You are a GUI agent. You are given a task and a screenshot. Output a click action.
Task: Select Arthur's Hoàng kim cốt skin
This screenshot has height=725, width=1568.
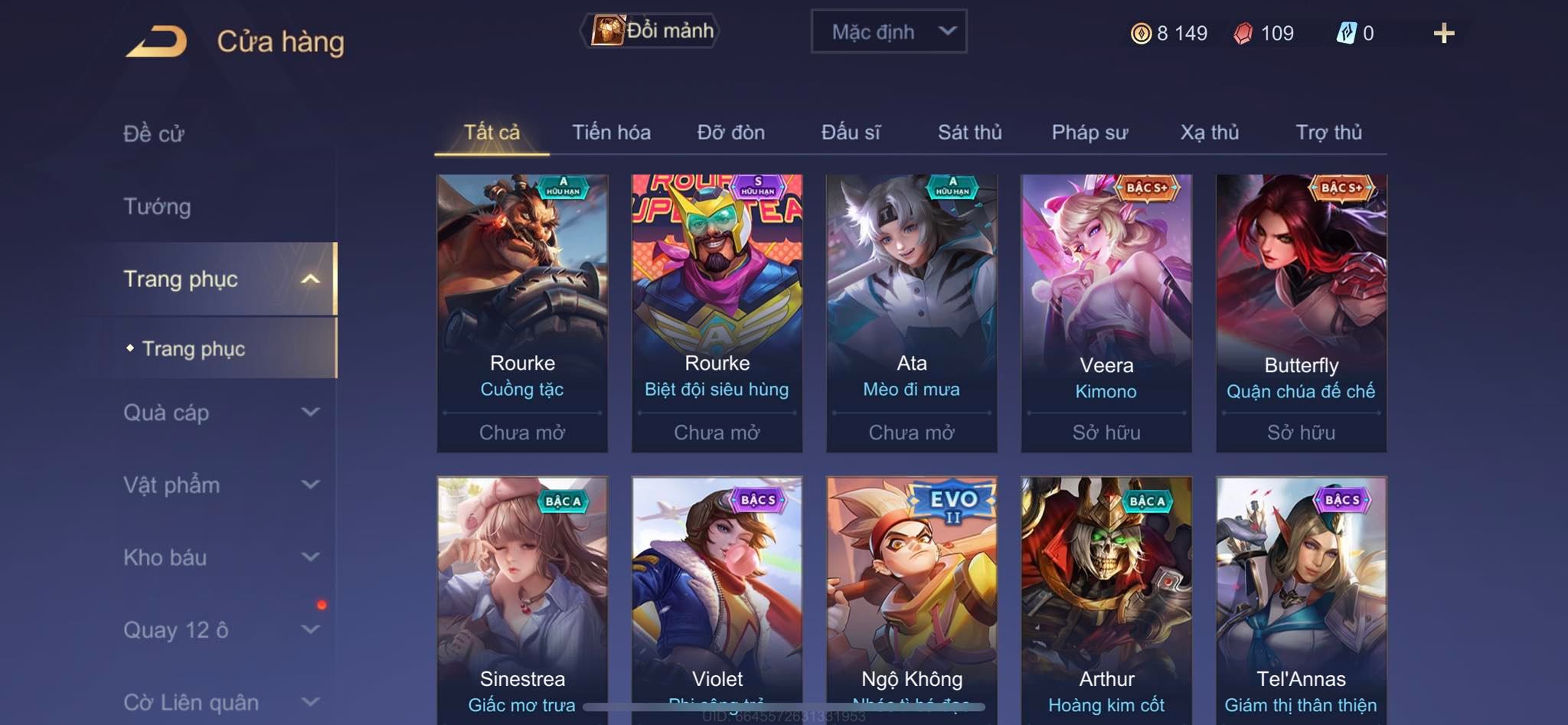coord(1106,597)
